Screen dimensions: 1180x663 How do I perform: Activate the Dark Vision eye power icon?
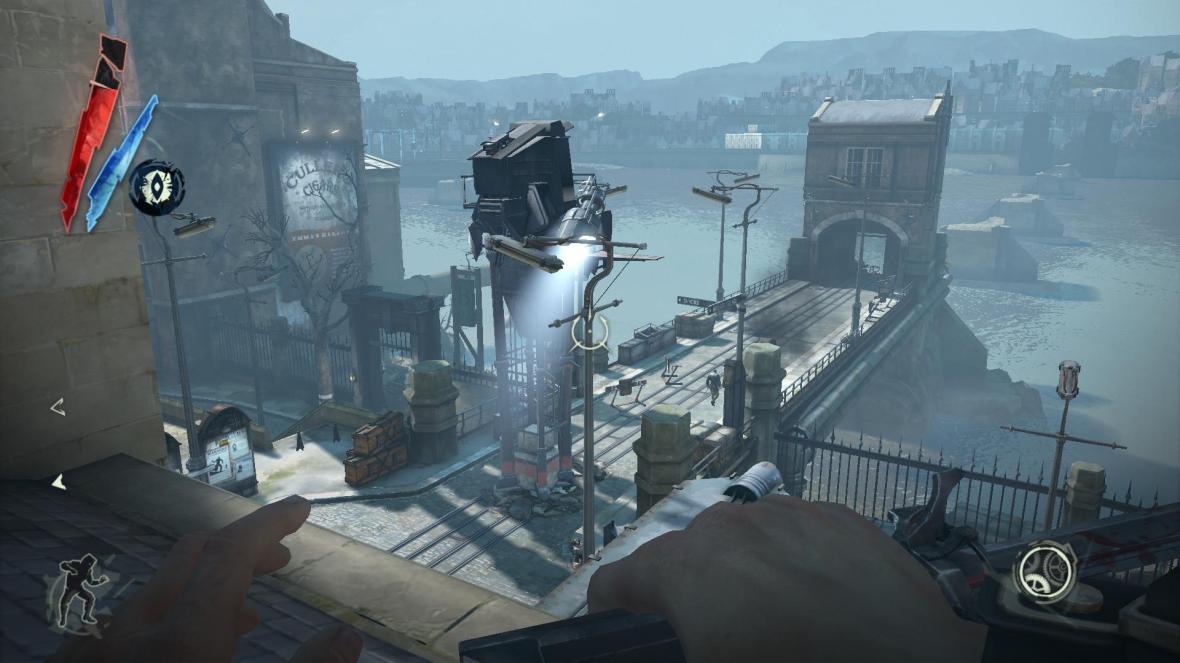click(156, 187)
